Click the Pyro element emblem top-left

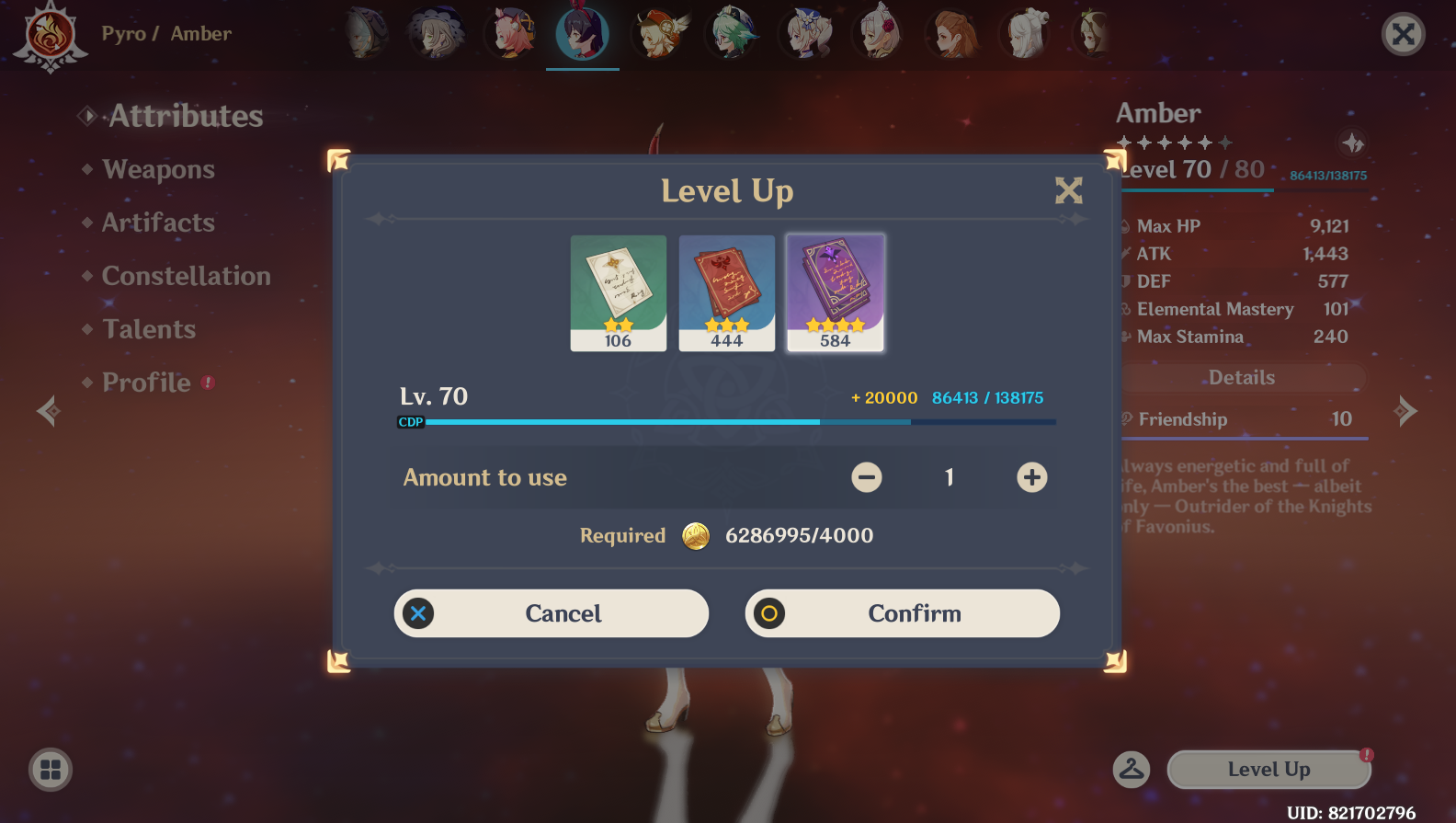coord(51,37)
